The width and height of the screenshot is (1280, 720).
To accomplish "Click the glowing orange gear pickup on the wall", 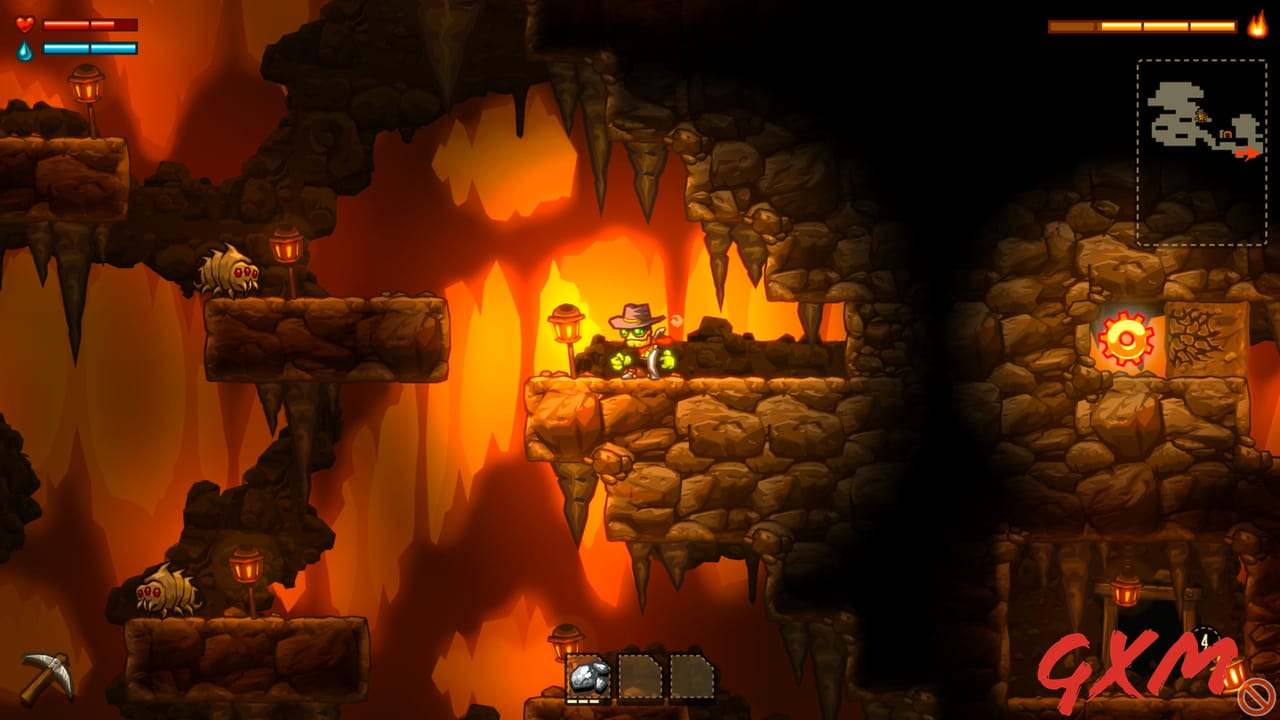I will click(x=1128, y=339).
